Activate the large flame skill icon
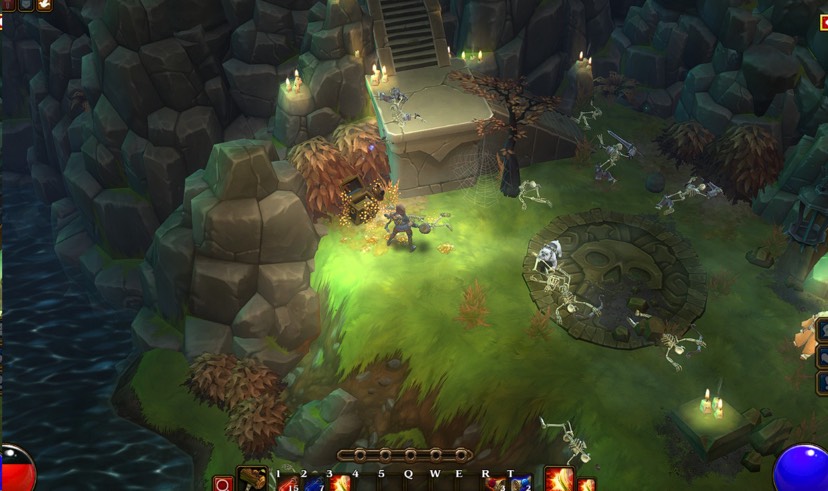The image size is (828, 491). 559,480
